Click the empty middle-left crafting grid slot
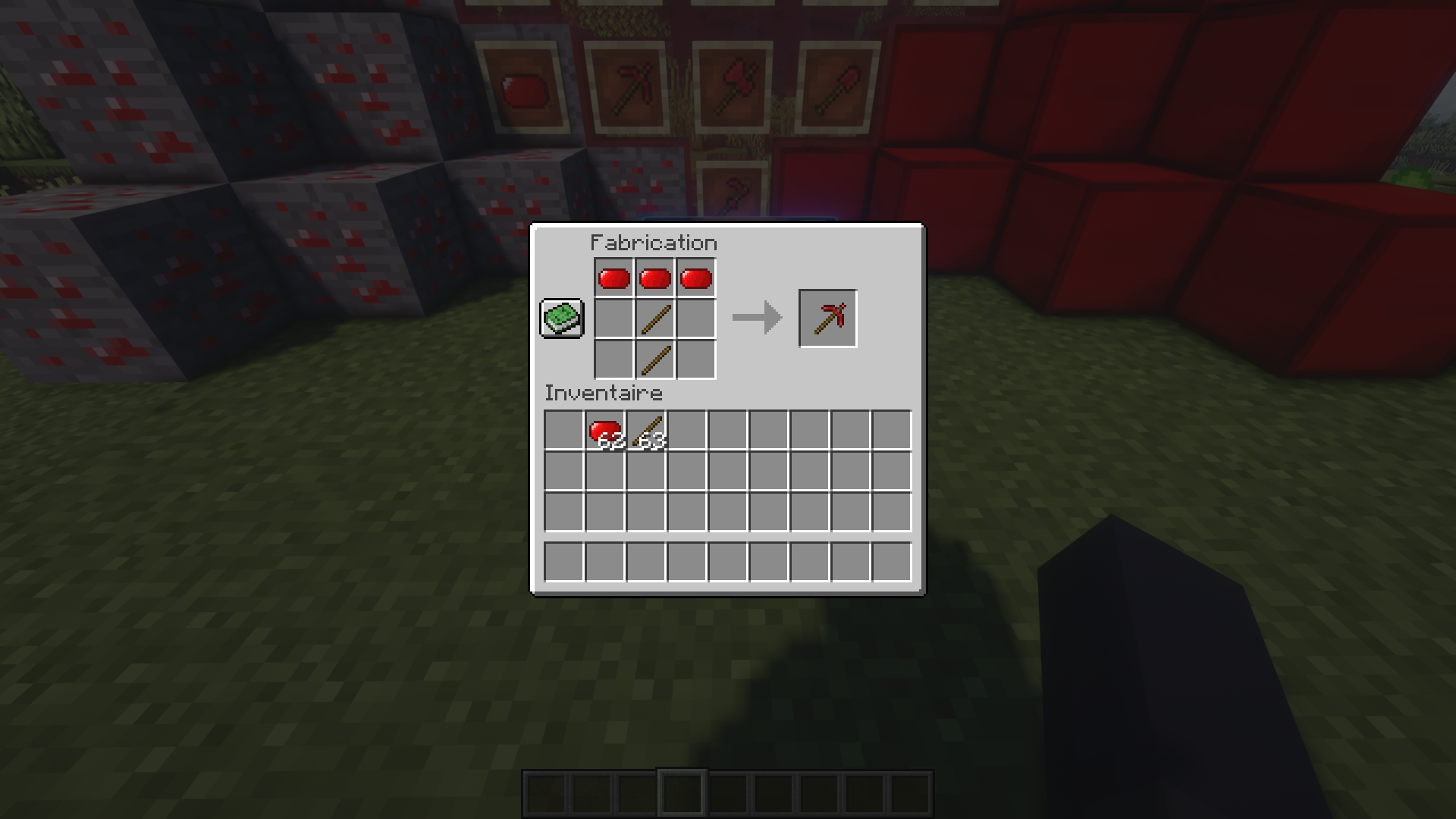Screen dimensions: 1456x819 pos(614,318)
